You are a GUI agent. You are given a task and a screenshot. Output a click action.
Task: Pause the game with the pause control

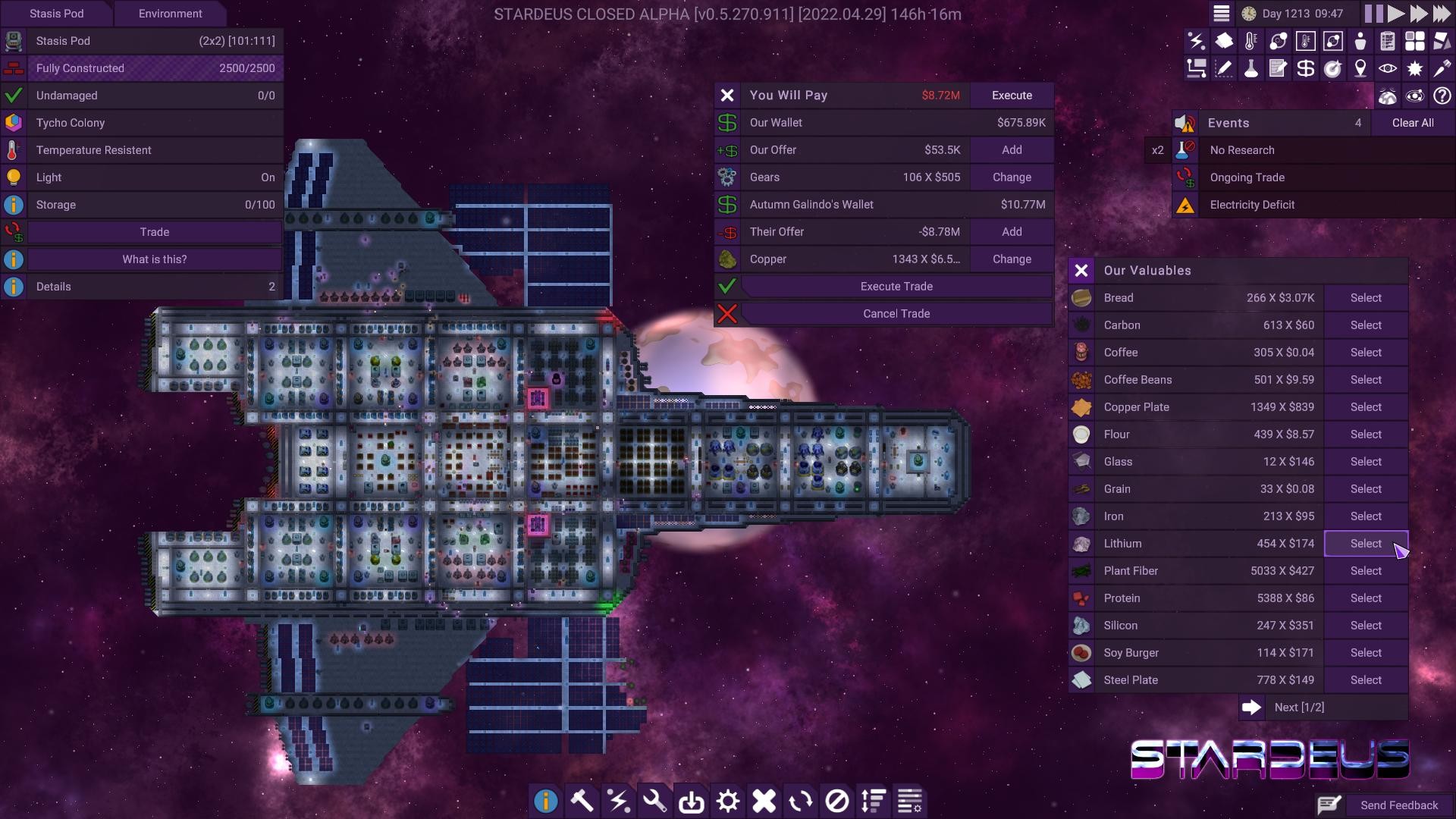(x=1373, y=13)
